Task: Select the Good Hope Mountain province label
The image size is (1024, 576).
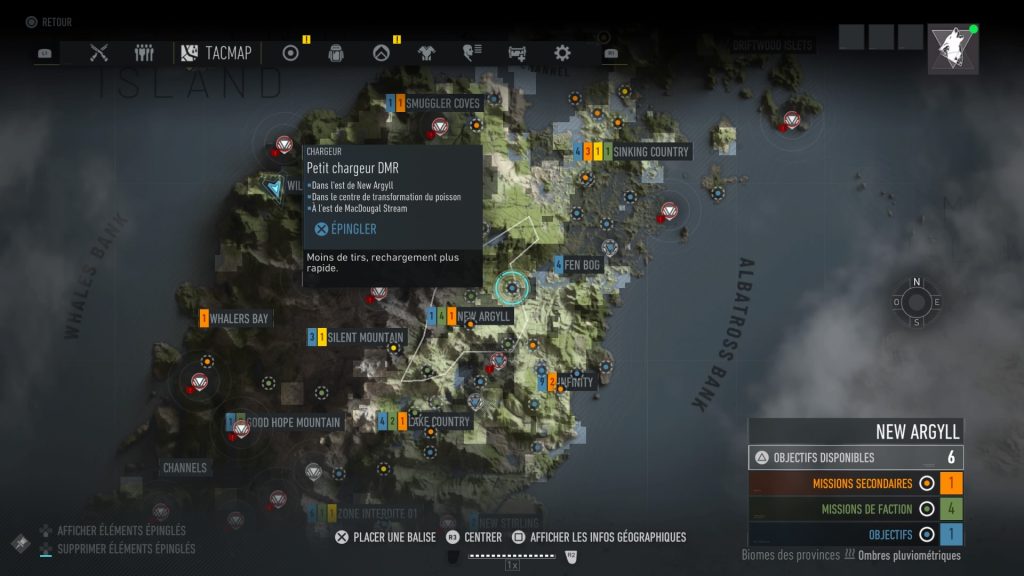Action: pos(292,423)
